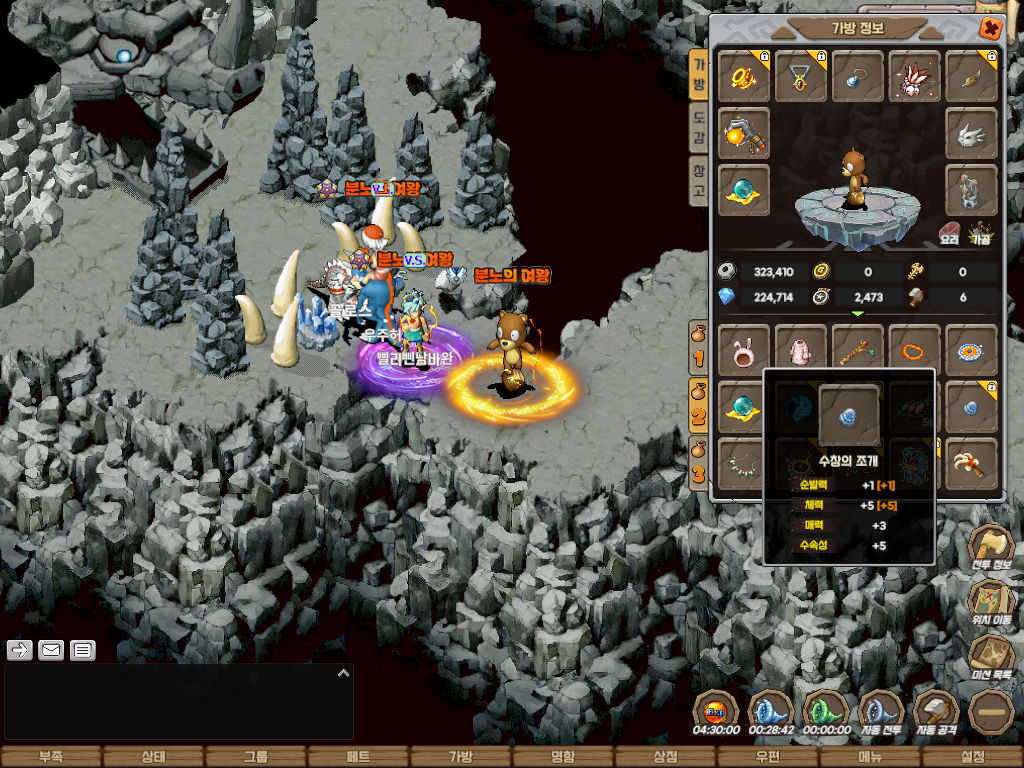
Task: Close the 가방 정보 bag window
Action: 990,28
